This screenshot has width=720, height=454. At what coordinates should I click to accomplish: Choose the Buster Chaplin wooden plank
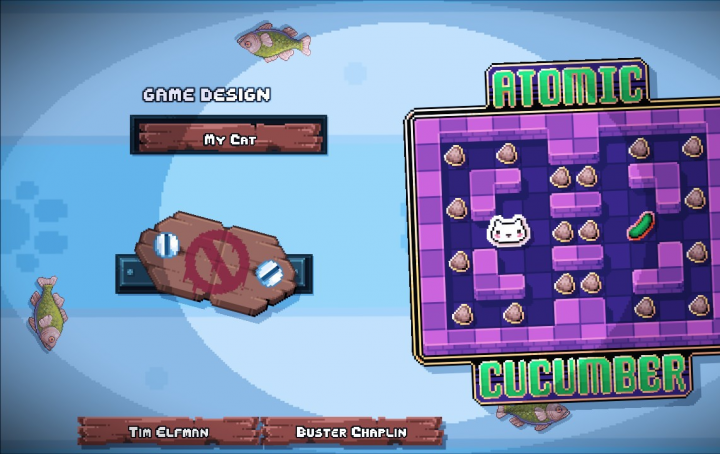tap(351, 432)
